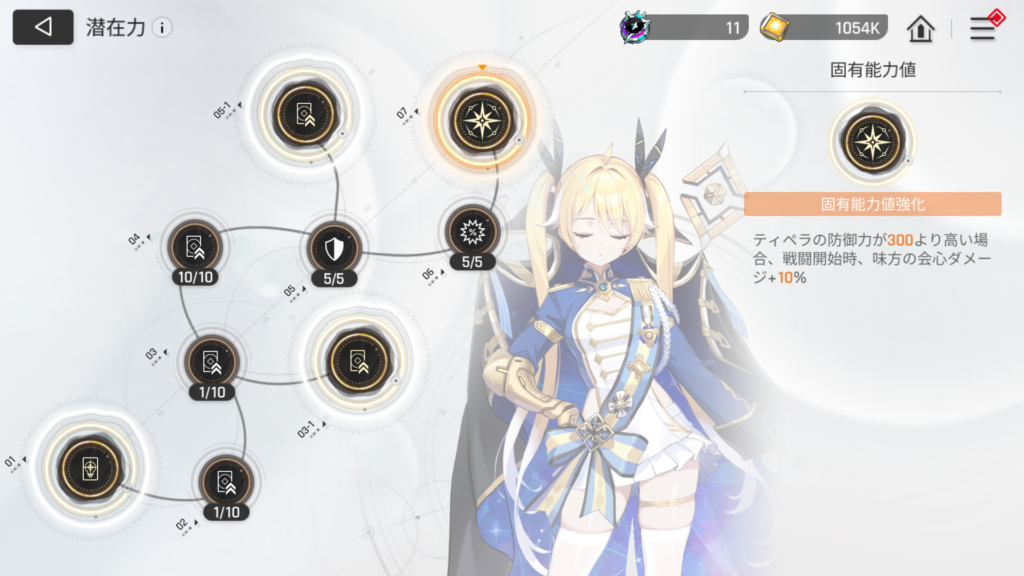Go back with the arrow button
This screenshot has height=576, width=1024.
pyautogui.click(x=42, y=27)
